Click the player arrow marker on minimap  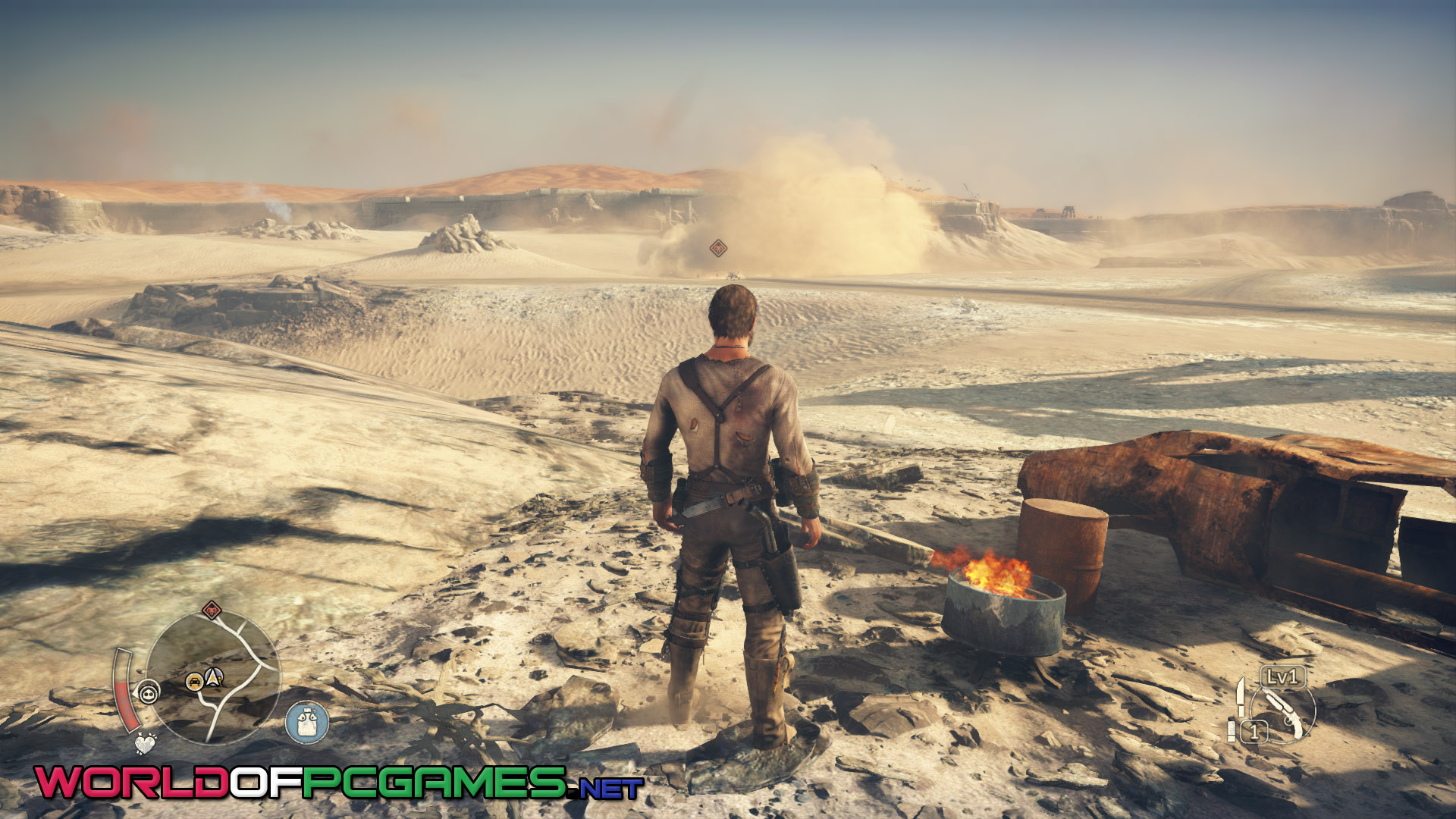tap(214, 676)
